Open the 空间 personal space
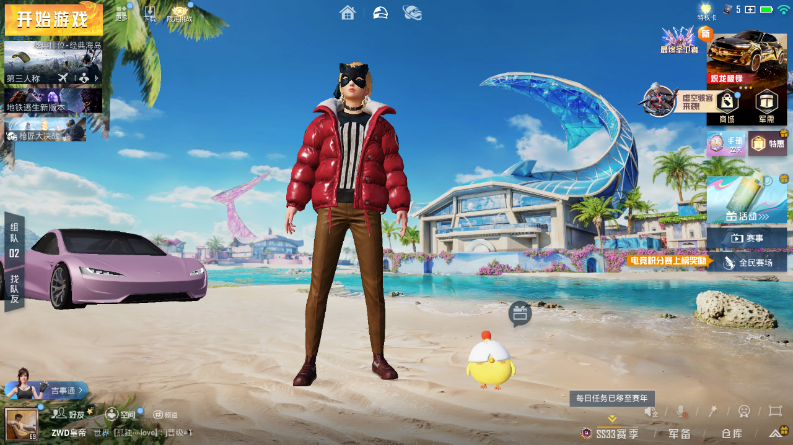793x445 pixels. pos(120,414)
